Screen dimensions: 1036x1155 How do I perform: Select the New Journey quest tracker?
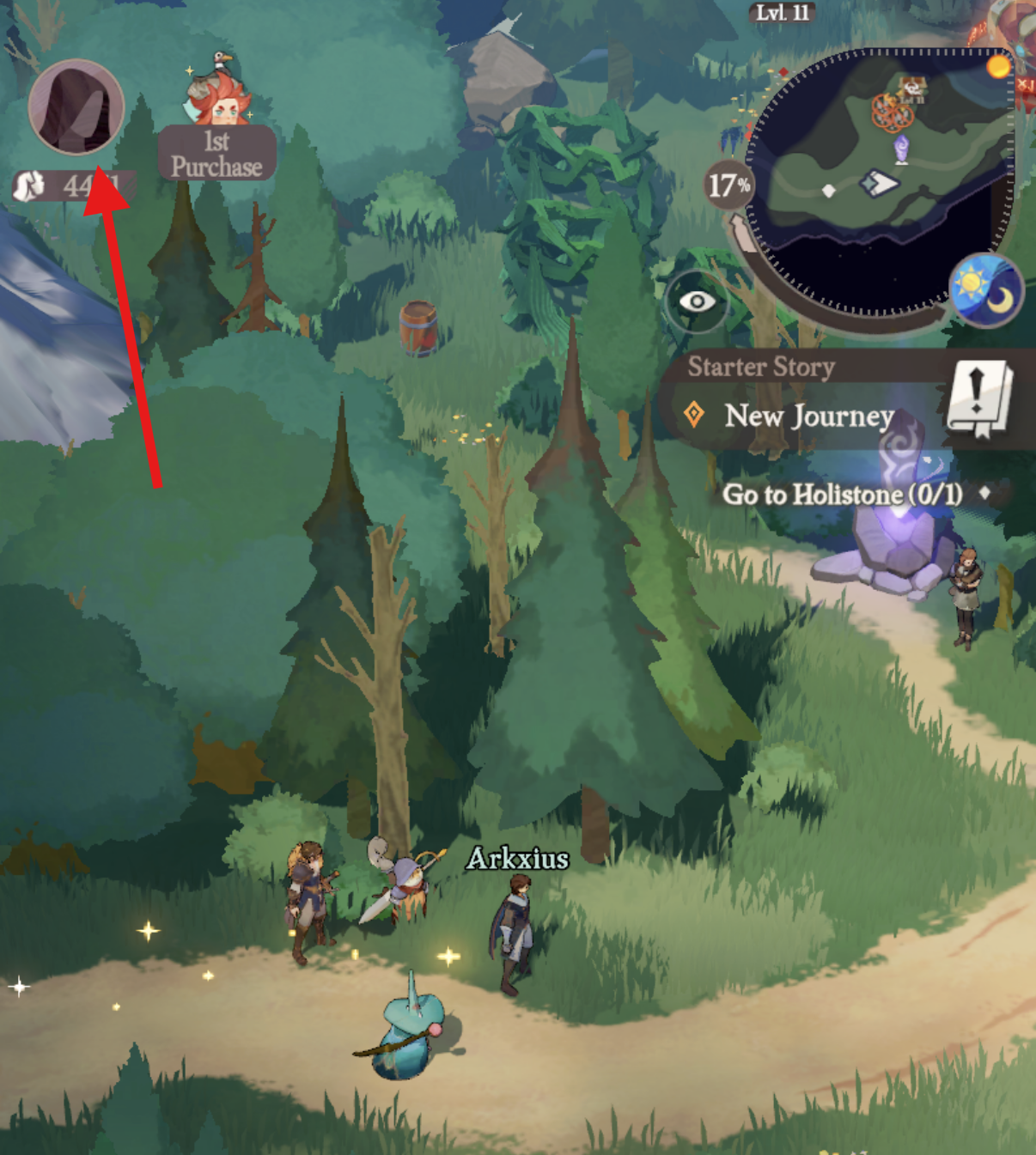coord(808,416)
